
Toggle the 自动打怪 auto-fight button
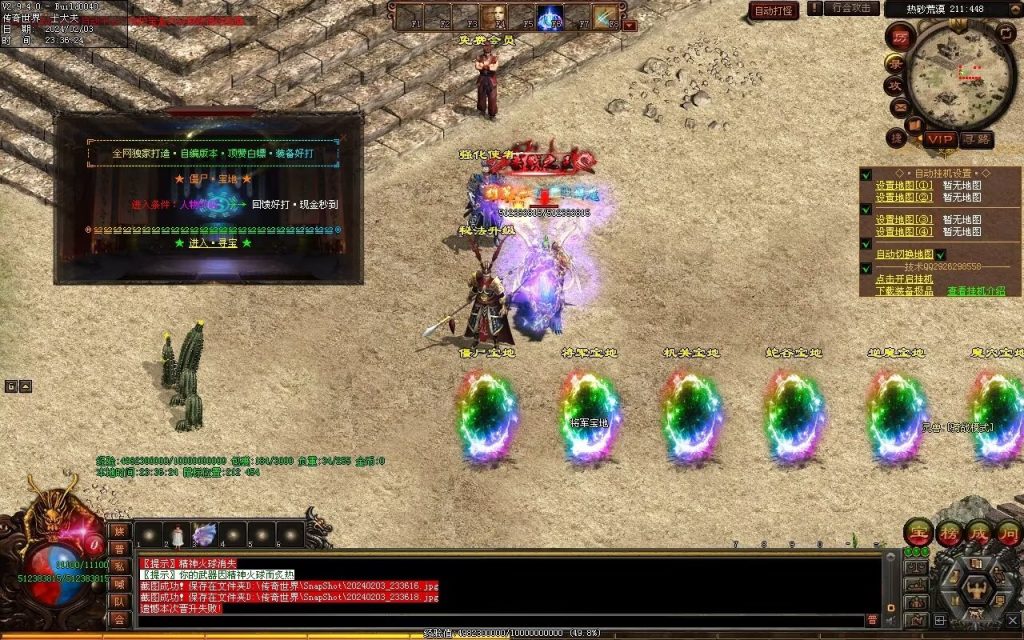point(774,10)
